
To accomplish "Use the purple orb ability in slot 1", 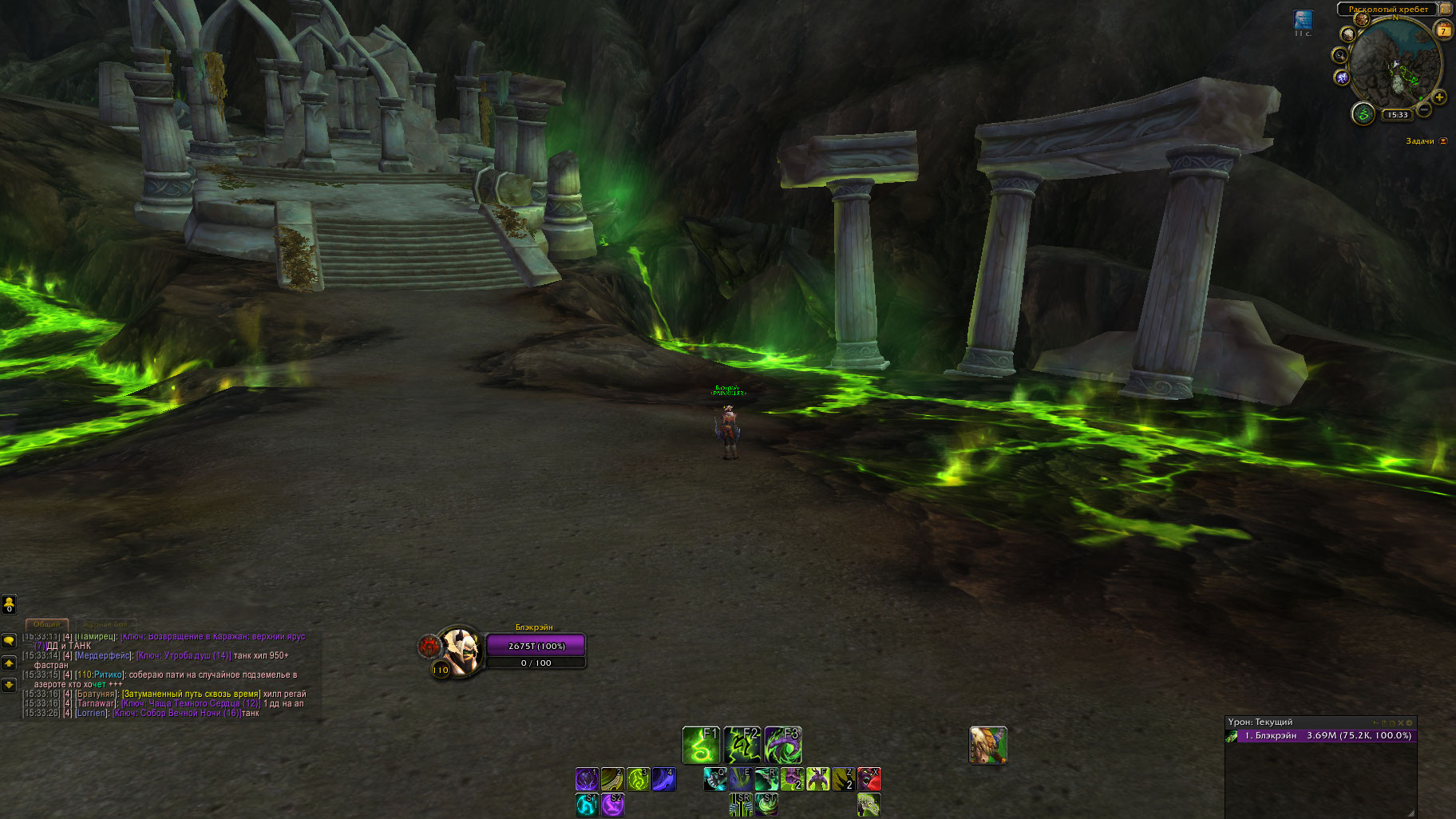I will (x=587, y=778).
